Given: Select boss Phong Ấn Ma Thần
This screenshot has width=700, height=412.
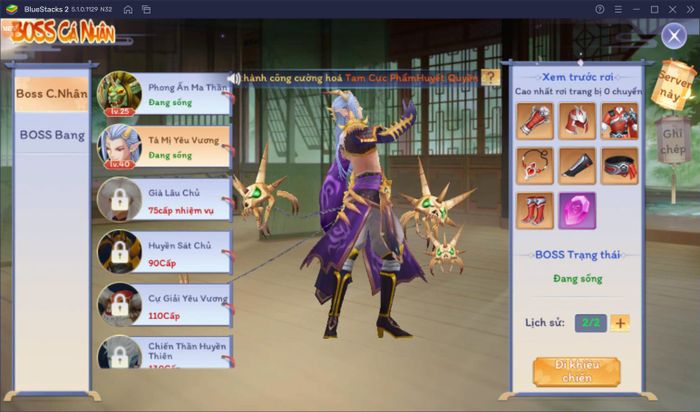Looking at the screenshot, I should pos(164,95).
